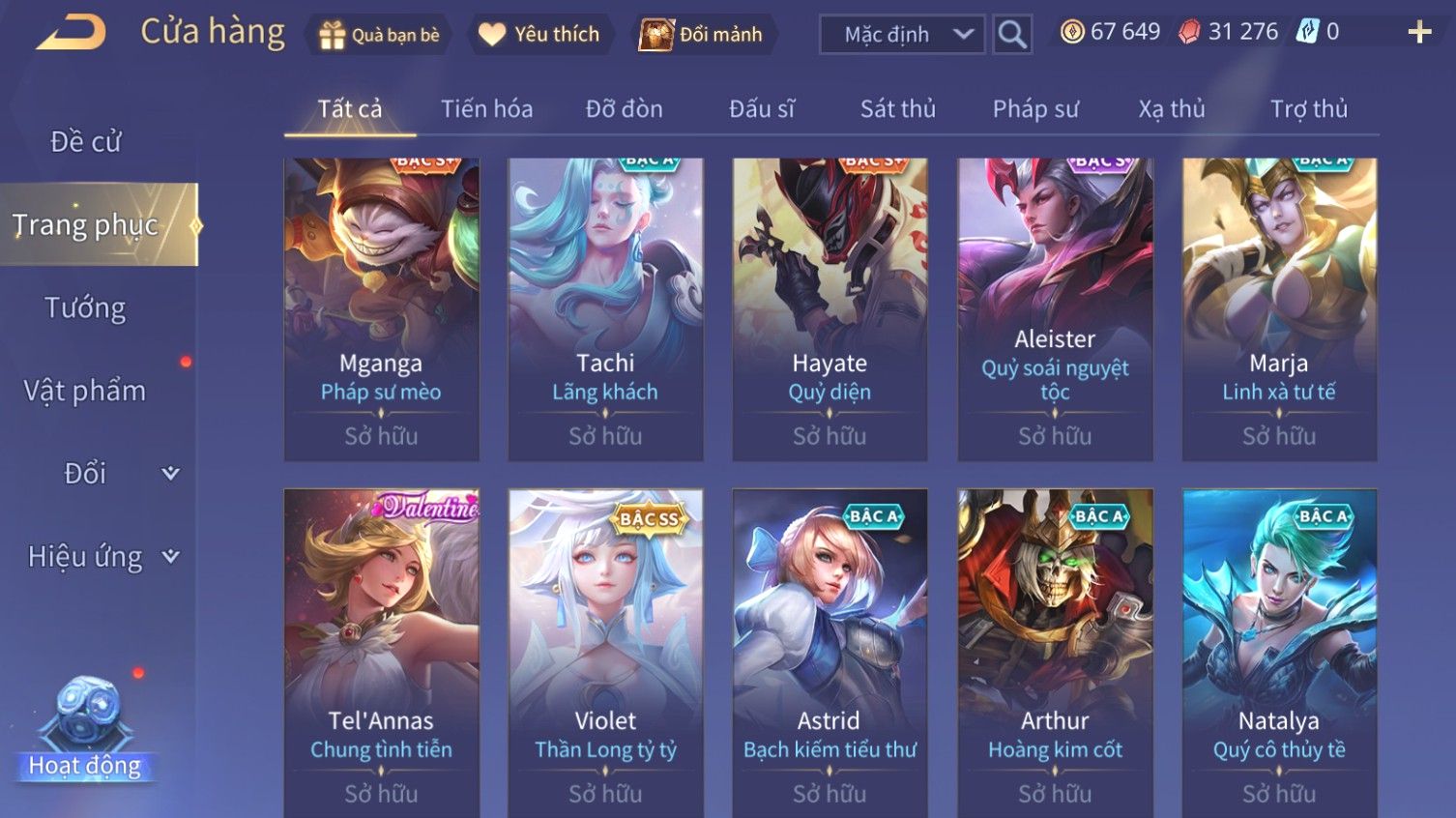Screen dimensions: 1456x818
Task: Switch to the Tiến hóa tab
Action: coord(486,109)
